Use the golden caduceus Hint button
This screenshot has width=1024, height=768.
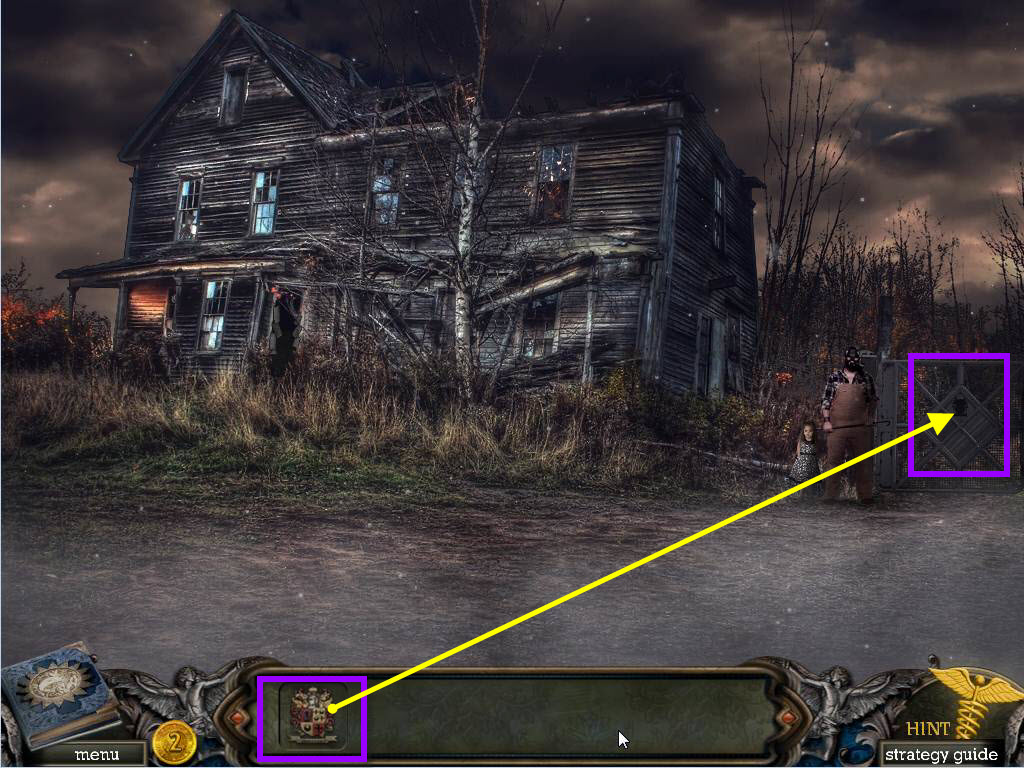[x=964, y=703]
